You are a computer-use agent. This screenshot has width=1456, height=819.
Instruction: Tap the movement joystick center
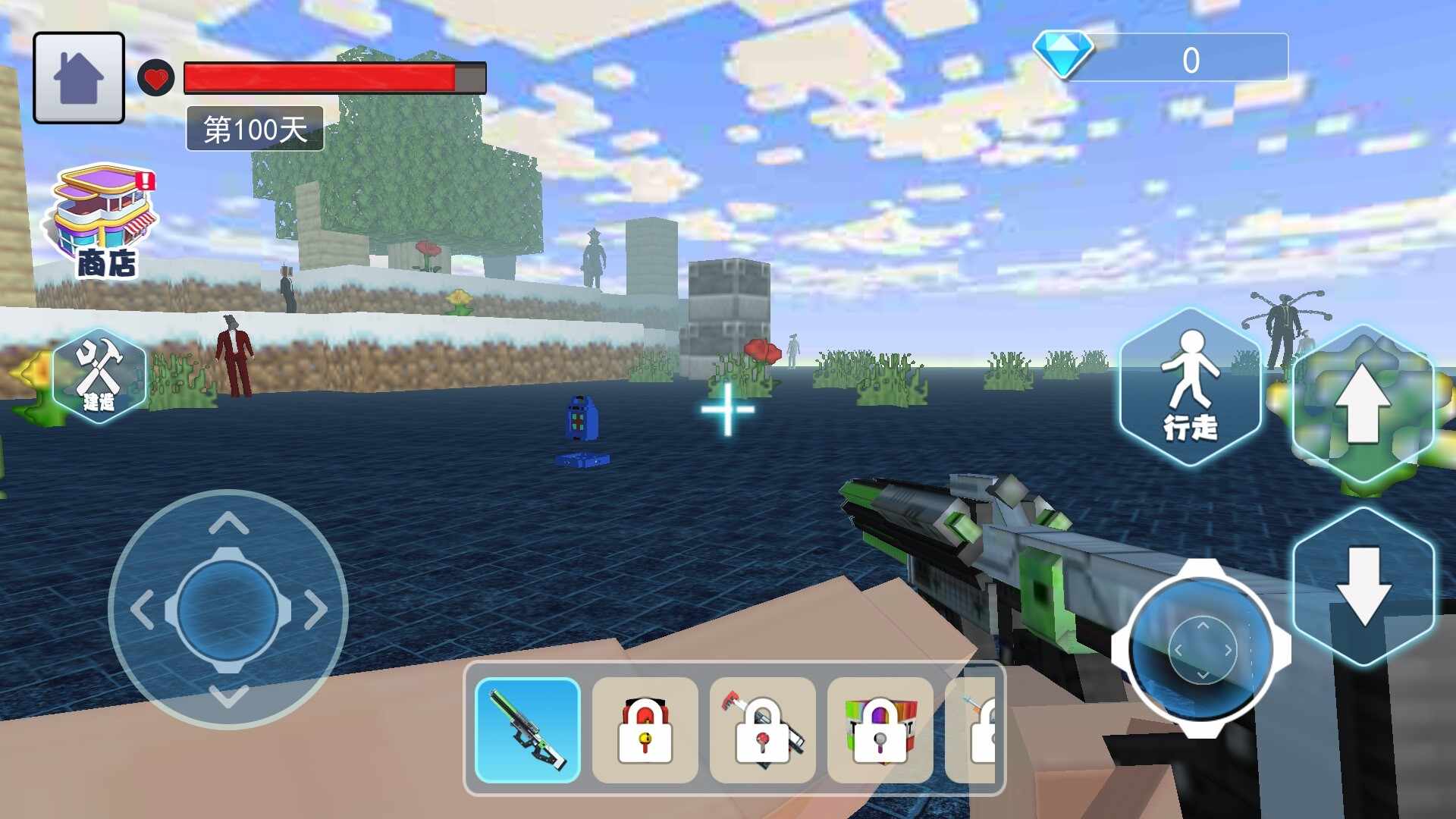(x=228, y=610)
